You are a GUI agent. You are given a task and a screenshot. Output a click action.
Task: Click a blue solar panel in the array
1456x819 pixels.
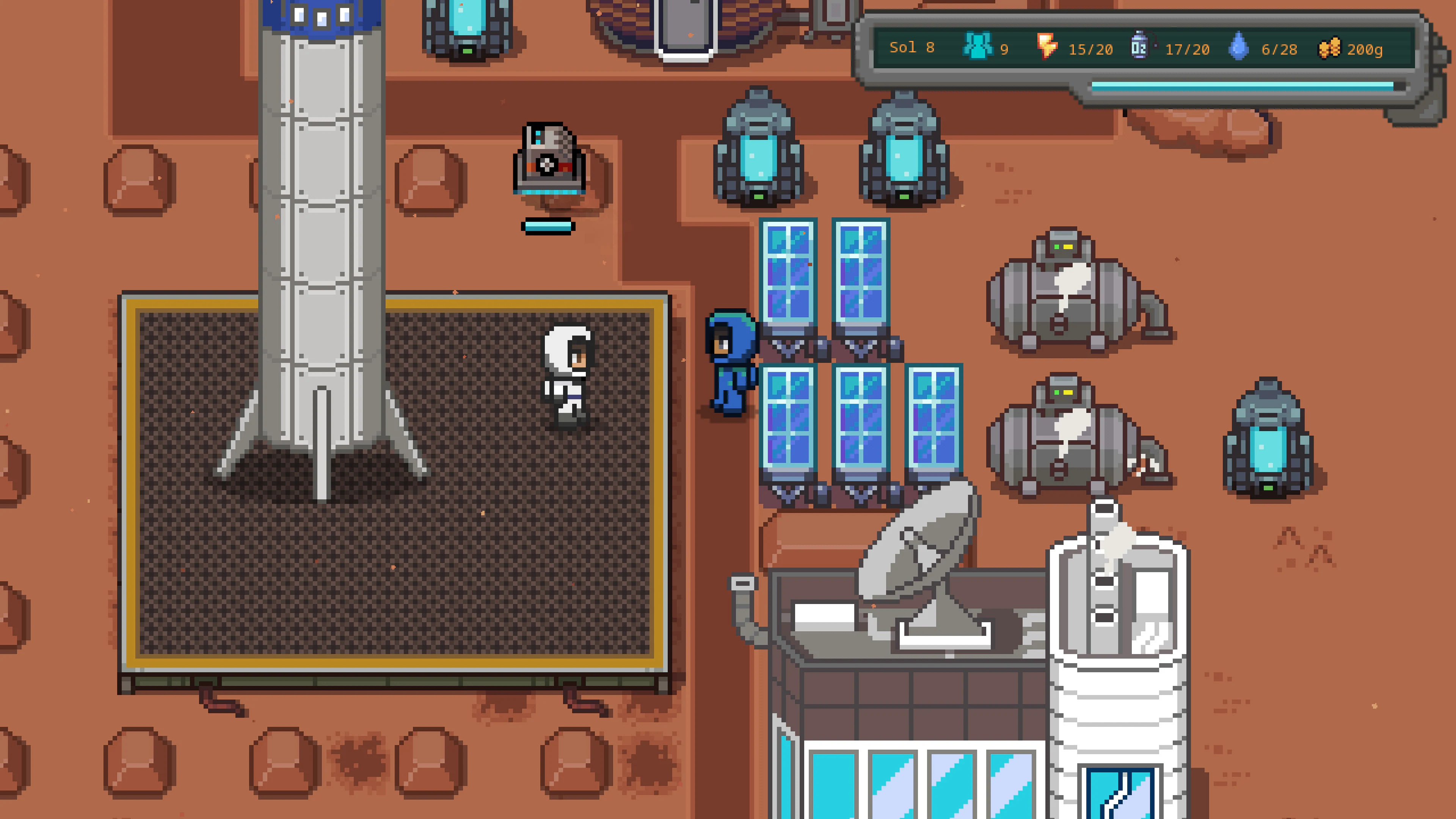click(x=789, y=271)
